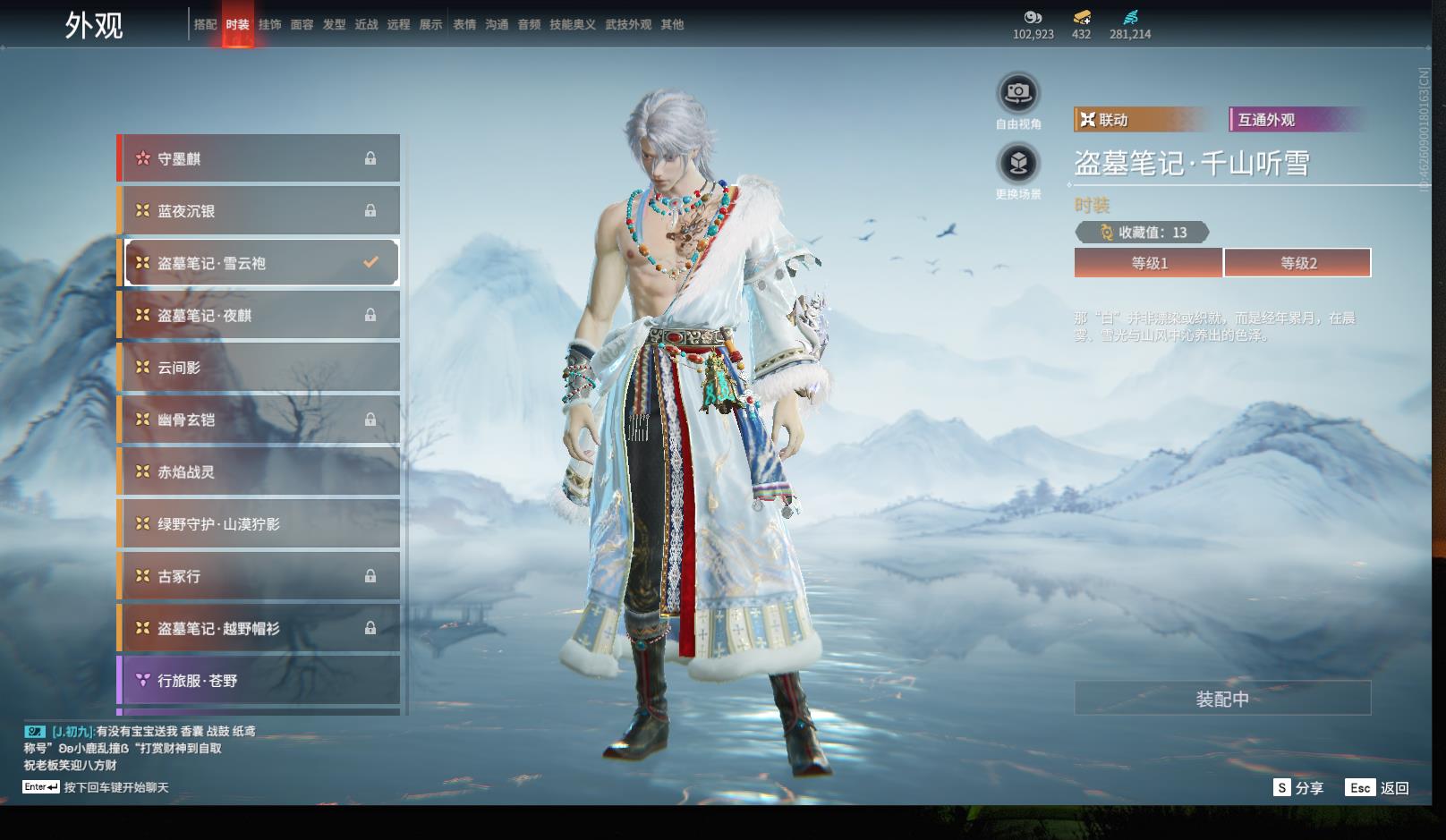Pick the 行旅服·苍野 outfit

click(x=259, y=681)
